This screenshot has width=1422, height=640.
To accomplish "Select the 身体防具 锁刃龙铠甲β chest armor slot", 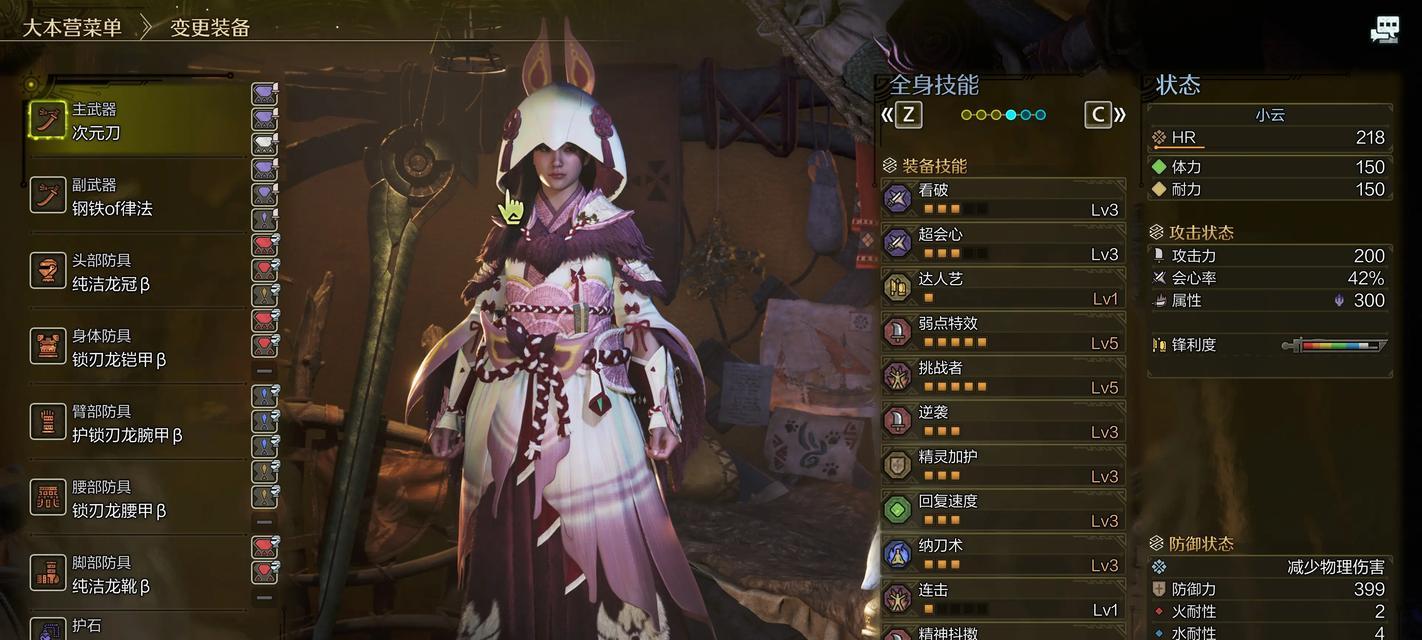I will pyautogui.click(x=135, y=348).
